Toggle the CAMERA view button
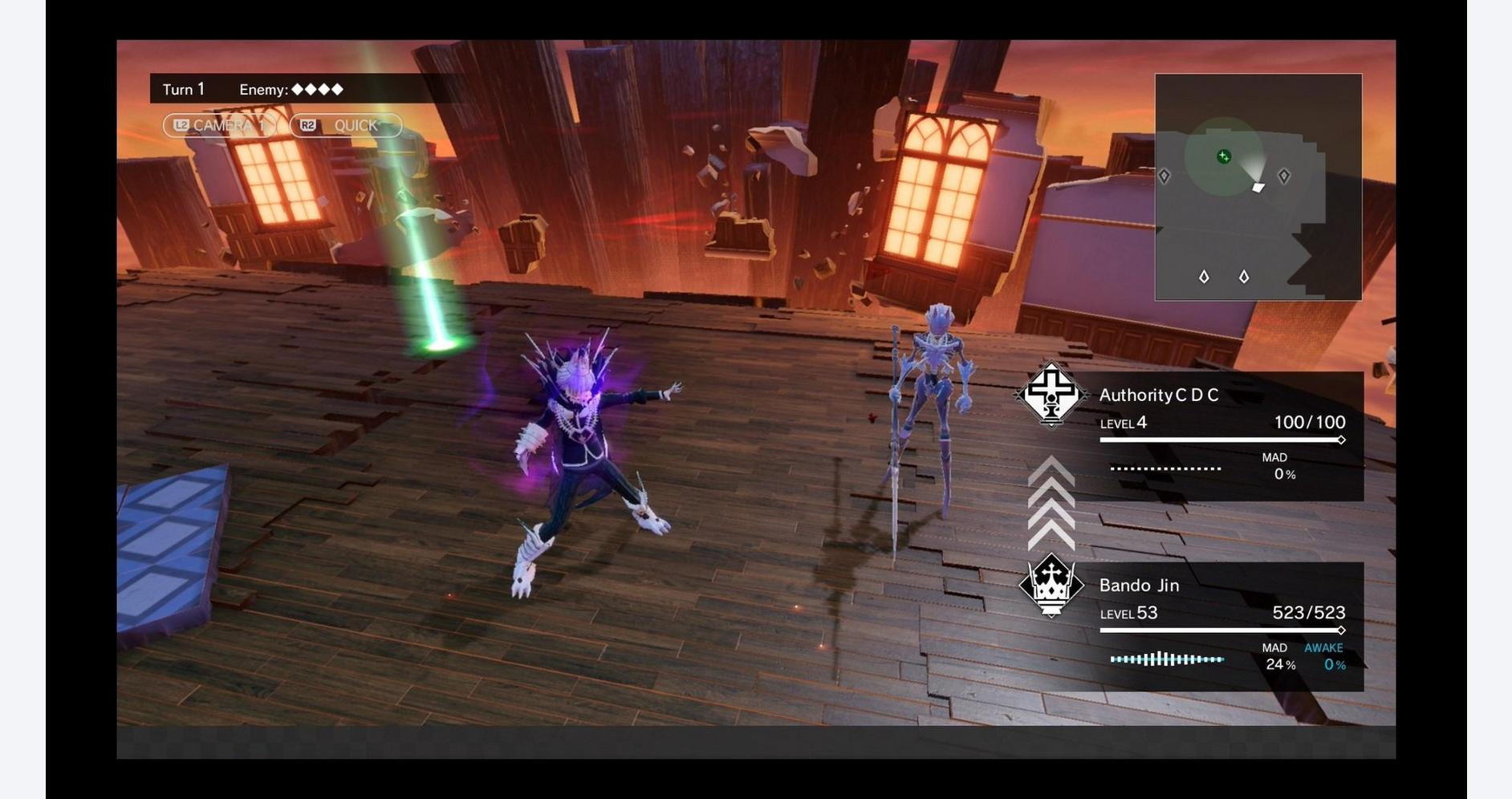Screen dimensions: 1512x799 [219, 125]
